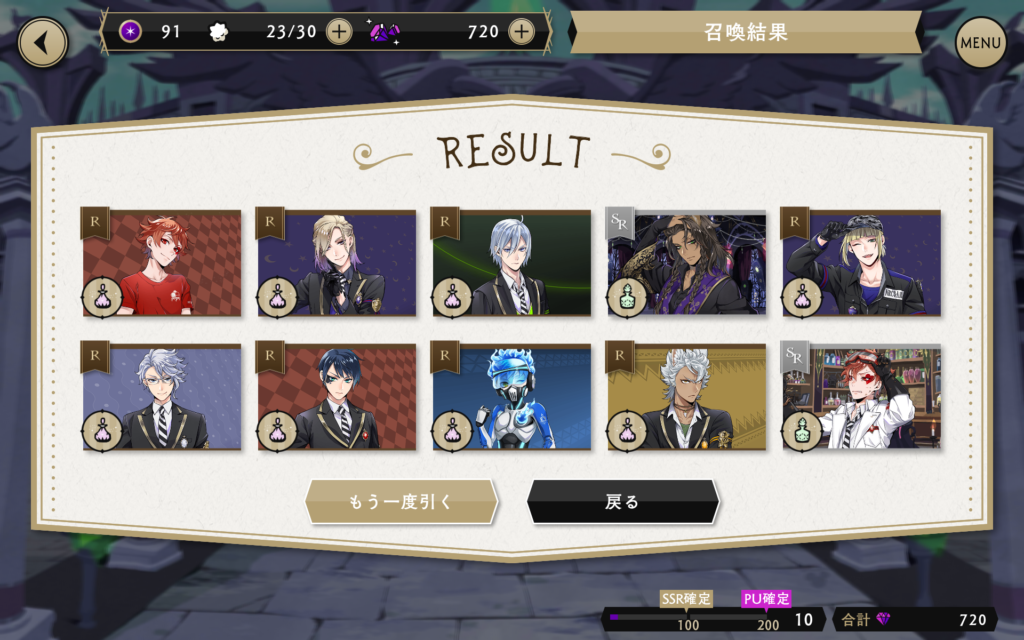
Task: Open the MENU button
Action: [980, 43]
